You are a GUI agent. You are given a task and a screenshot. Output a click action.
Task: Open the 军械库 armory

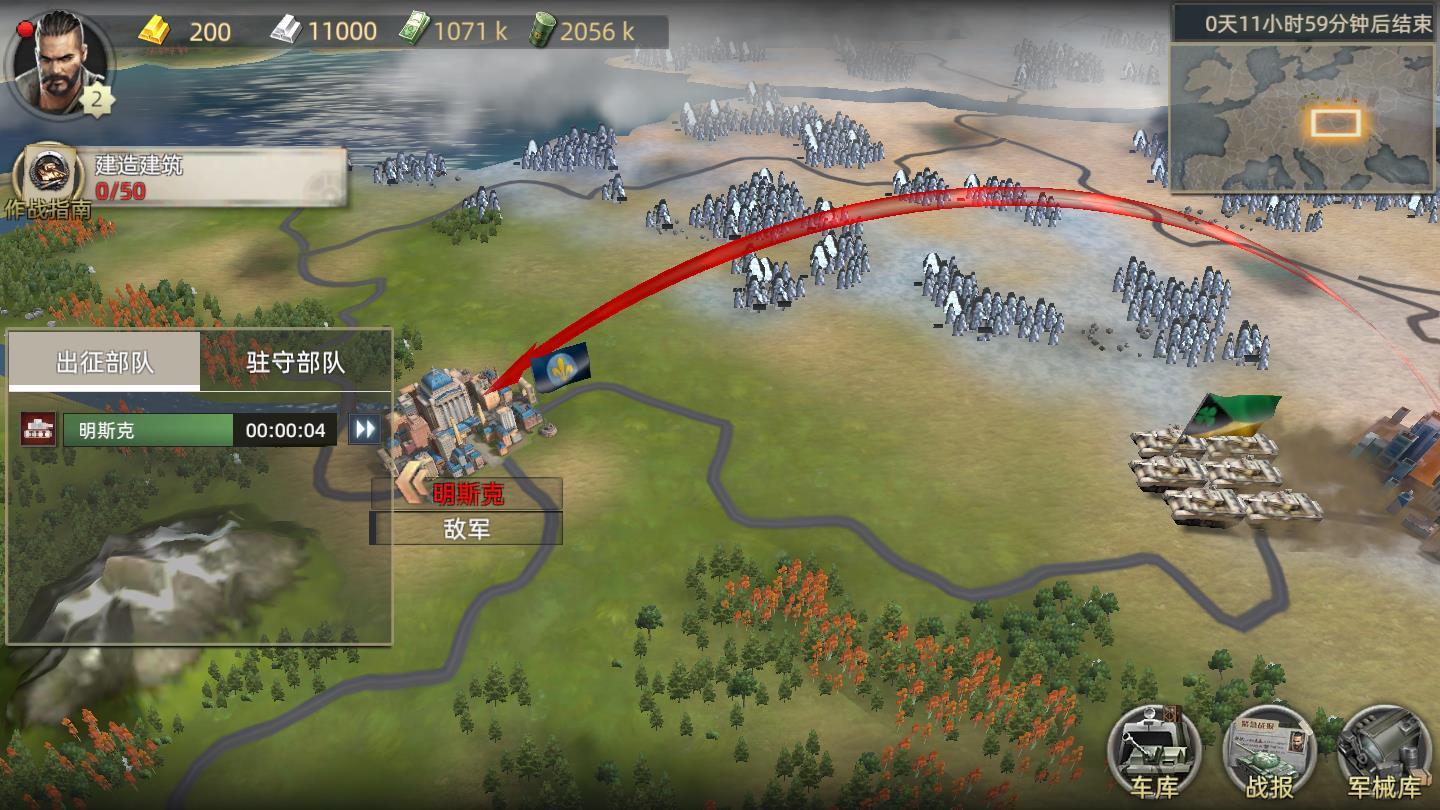click(1384, 752)
